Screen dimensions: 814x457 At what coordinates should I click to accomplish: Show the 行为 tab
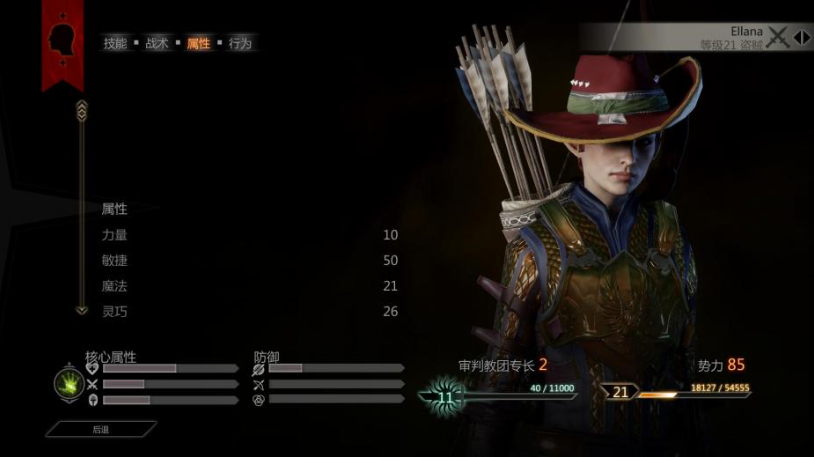click(x=240, y=44)
